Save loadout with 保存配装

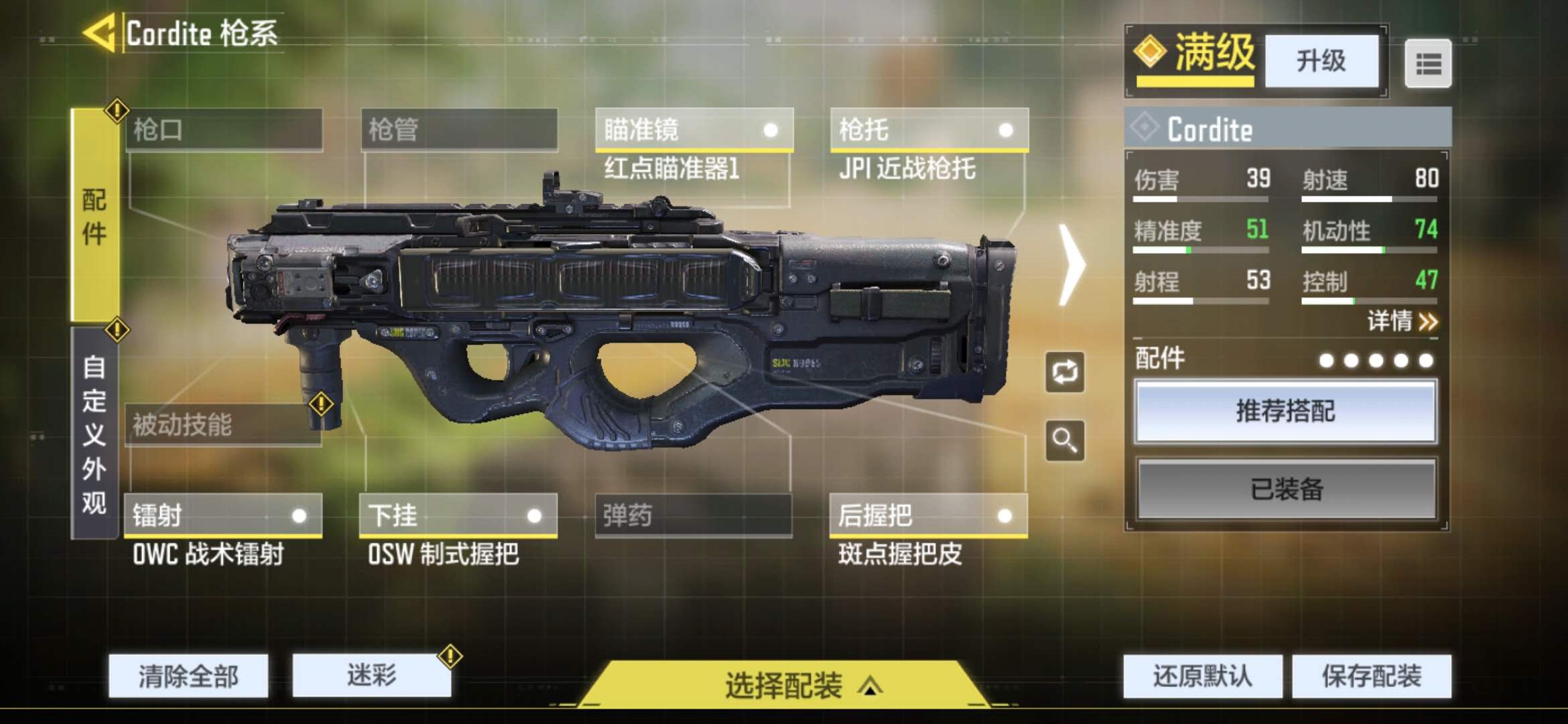tap(1371, 676)
